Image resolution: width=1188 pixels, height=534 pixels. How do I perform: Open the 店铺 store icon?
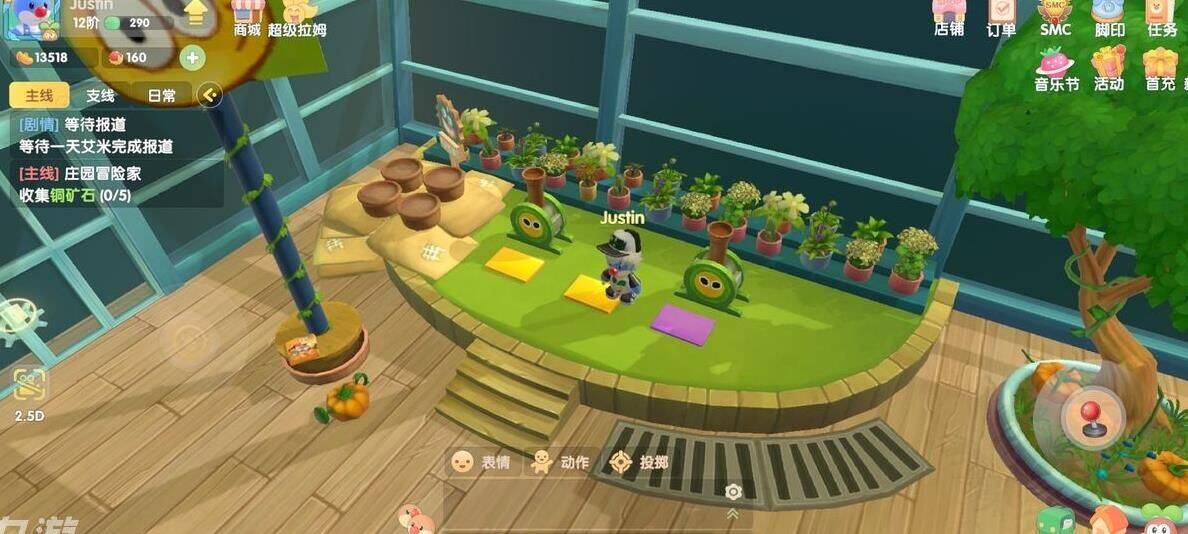click(x=948, y=17)
